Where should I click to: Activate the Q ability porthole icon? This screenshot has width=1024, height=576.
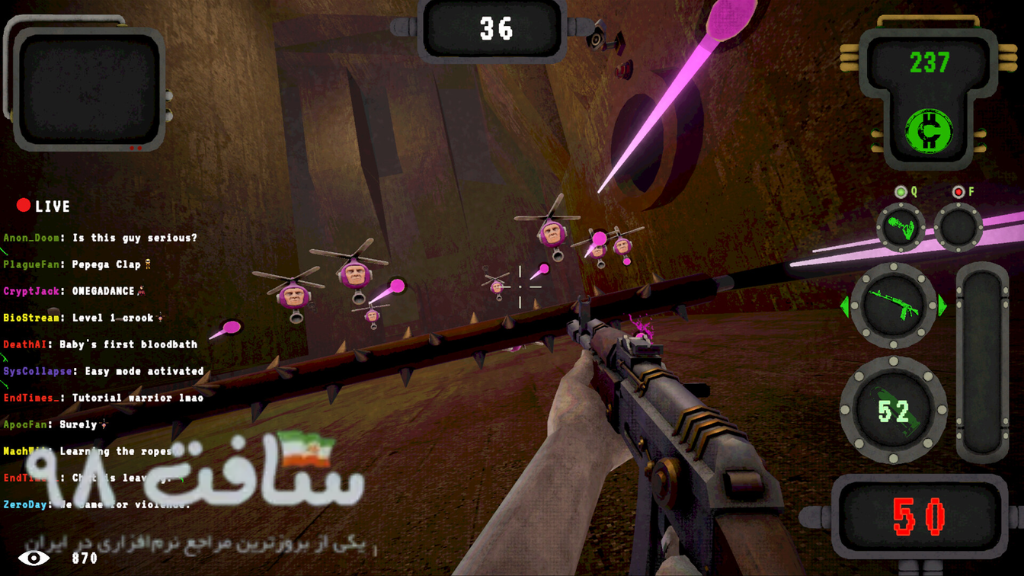pyautogui.click(x=900, y=227)
